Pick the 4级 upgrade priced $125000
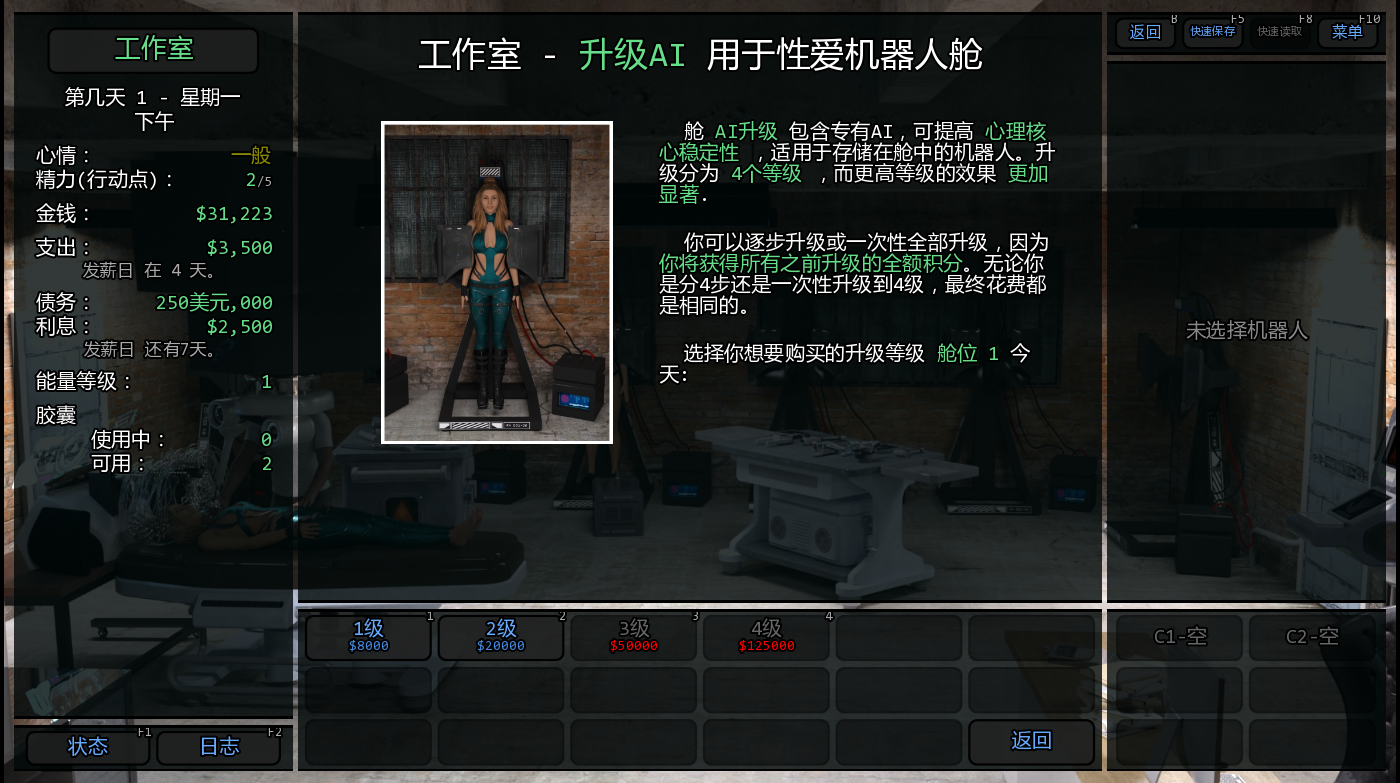This screenshot has height=783, width=1400. coord(766,637)
